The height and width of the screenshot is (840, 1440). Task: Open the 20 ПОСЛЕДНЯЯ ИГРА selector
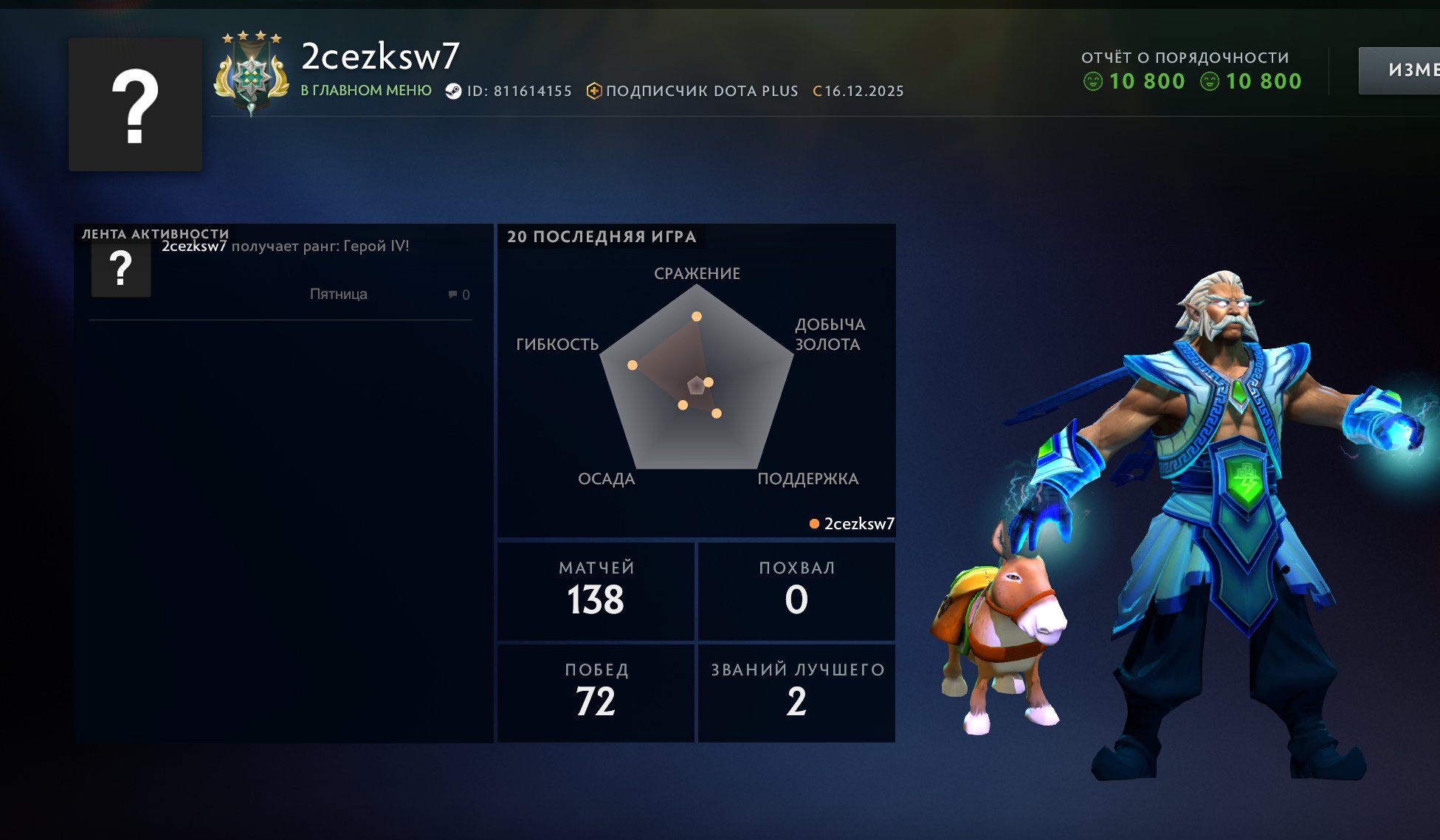602,237
